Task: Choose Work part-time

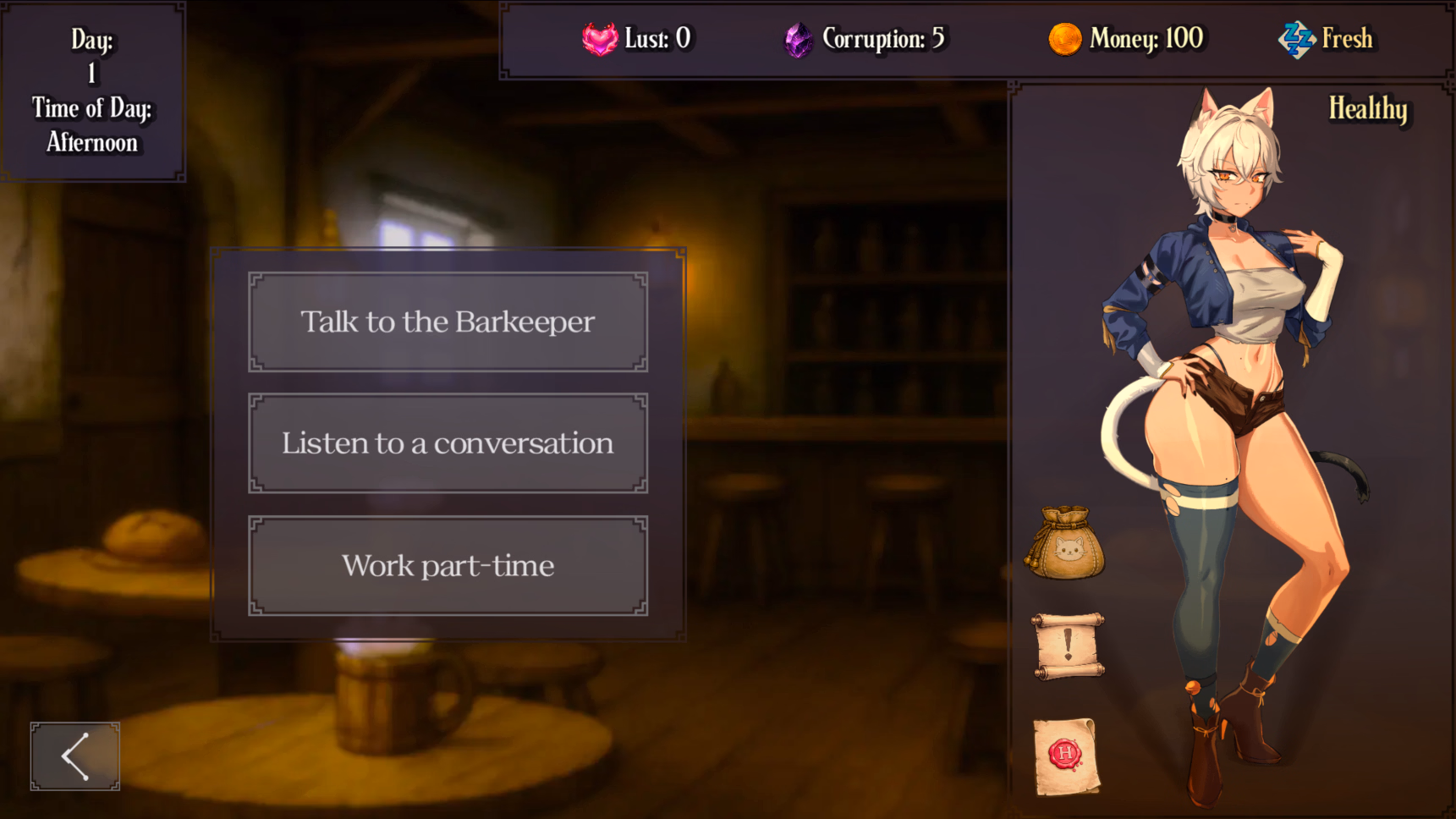Action: click(447, 565)
